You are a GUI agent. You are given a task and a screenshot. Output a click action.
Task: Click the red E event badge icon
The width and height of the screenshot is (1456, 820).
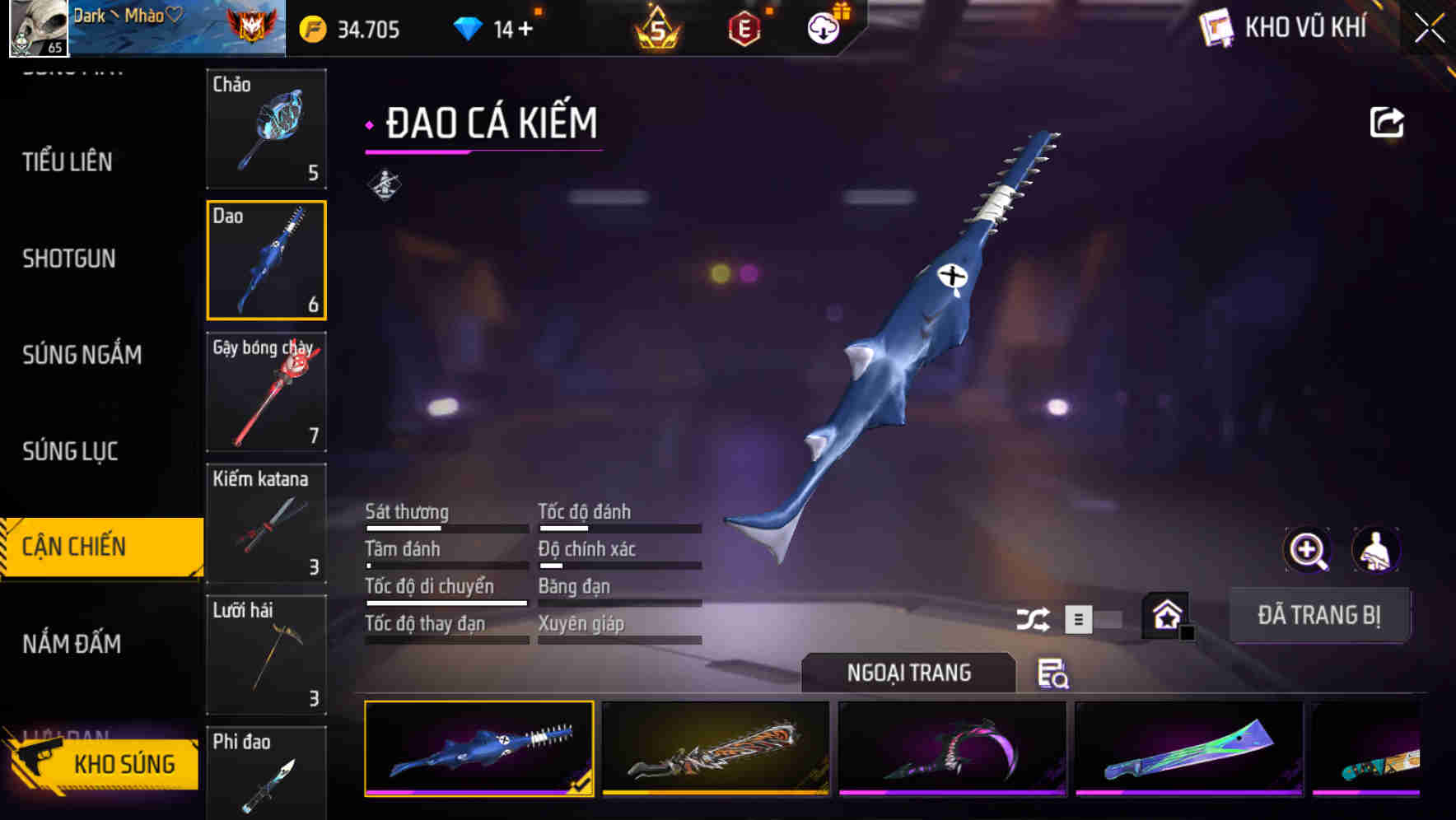[745, 27]
